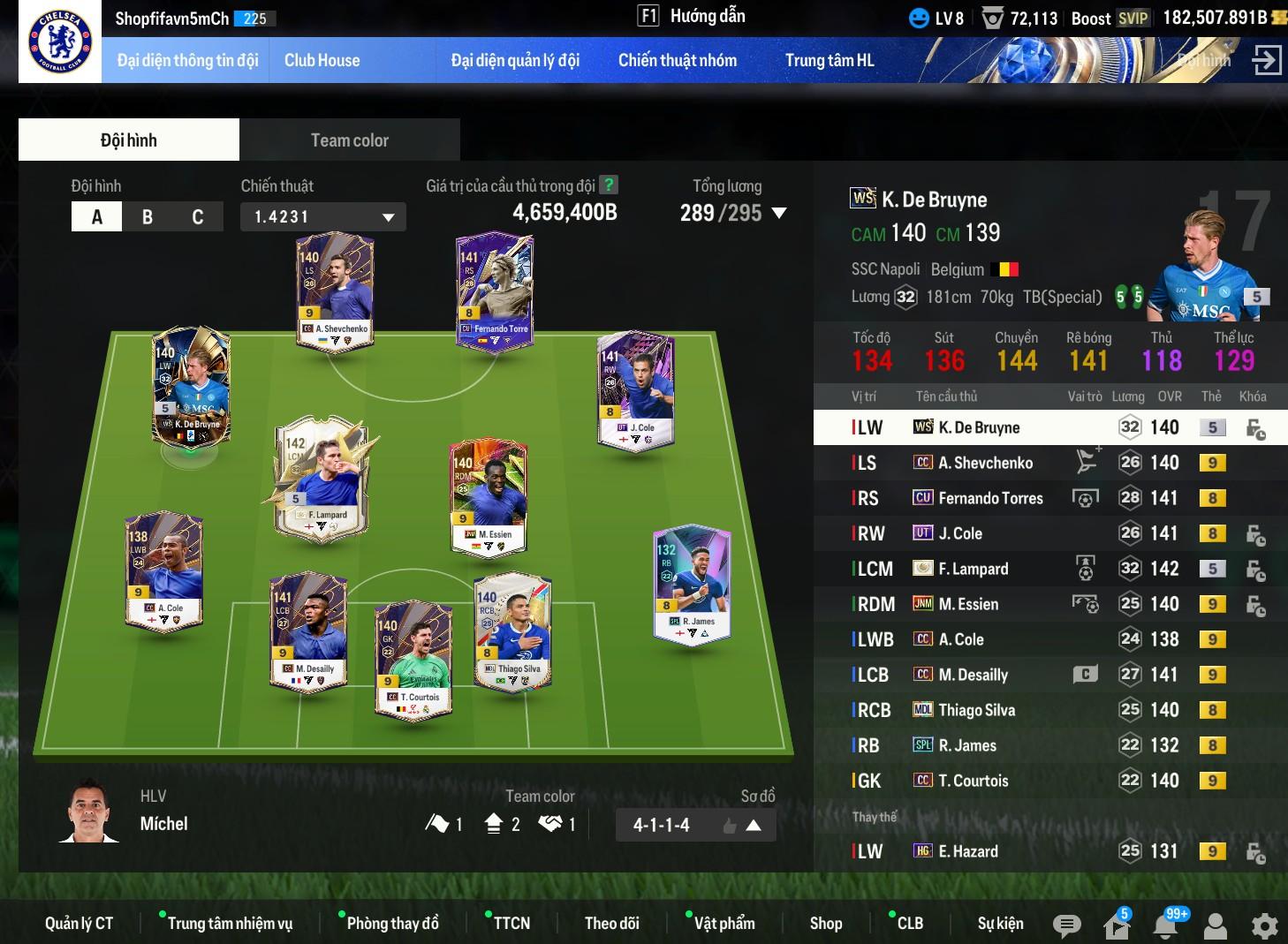Open the notifications bell
The image size is (1288, 944).
pyautogui.click(x=1166, y=925)
